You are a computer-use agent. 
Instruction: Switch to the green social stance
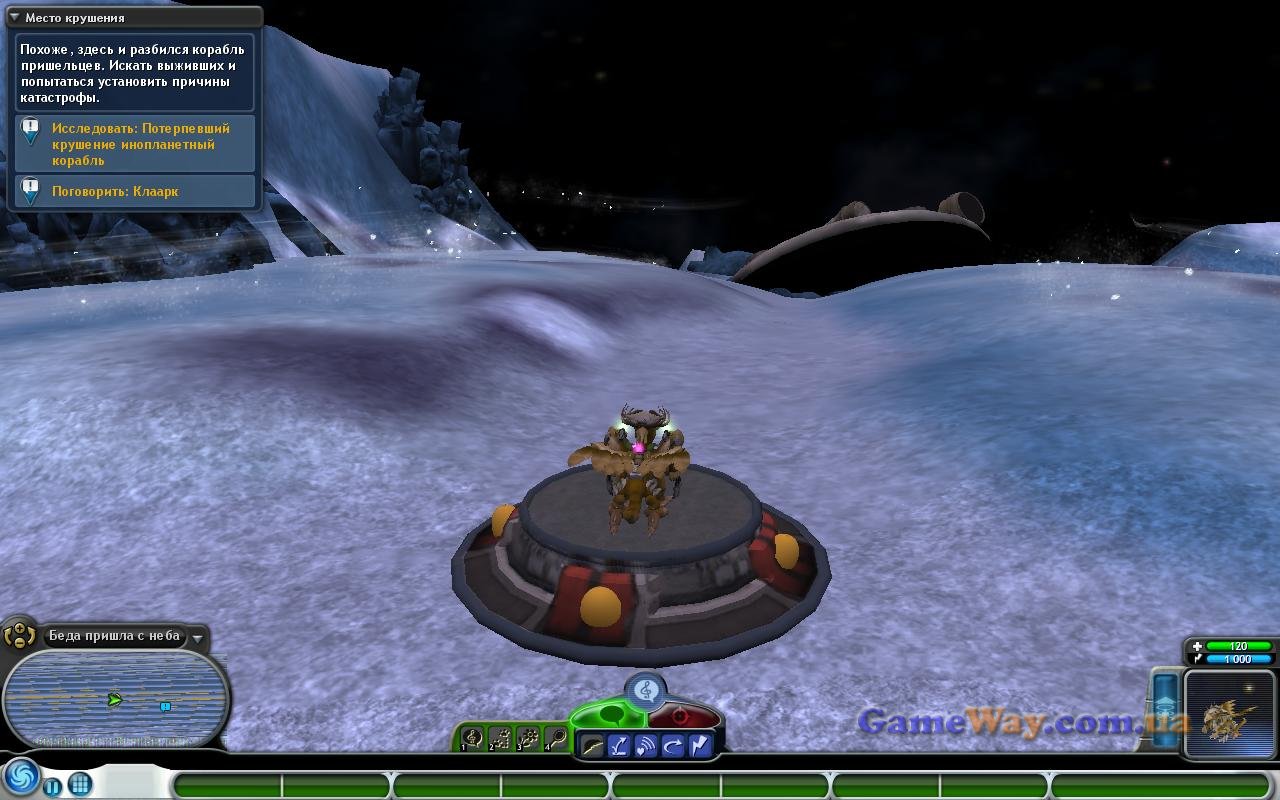coord(610,714)
